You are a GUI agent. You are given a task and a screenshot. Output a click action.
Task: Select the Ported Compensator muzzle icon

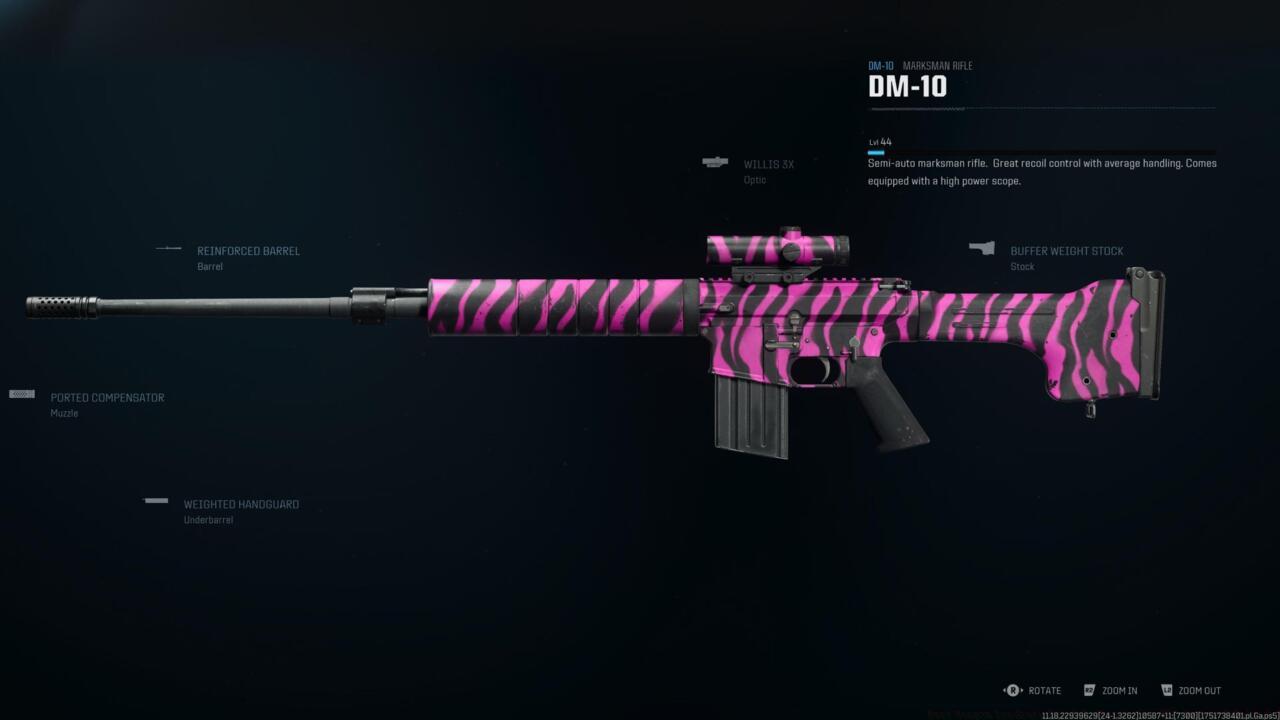(x=20, y=394)
